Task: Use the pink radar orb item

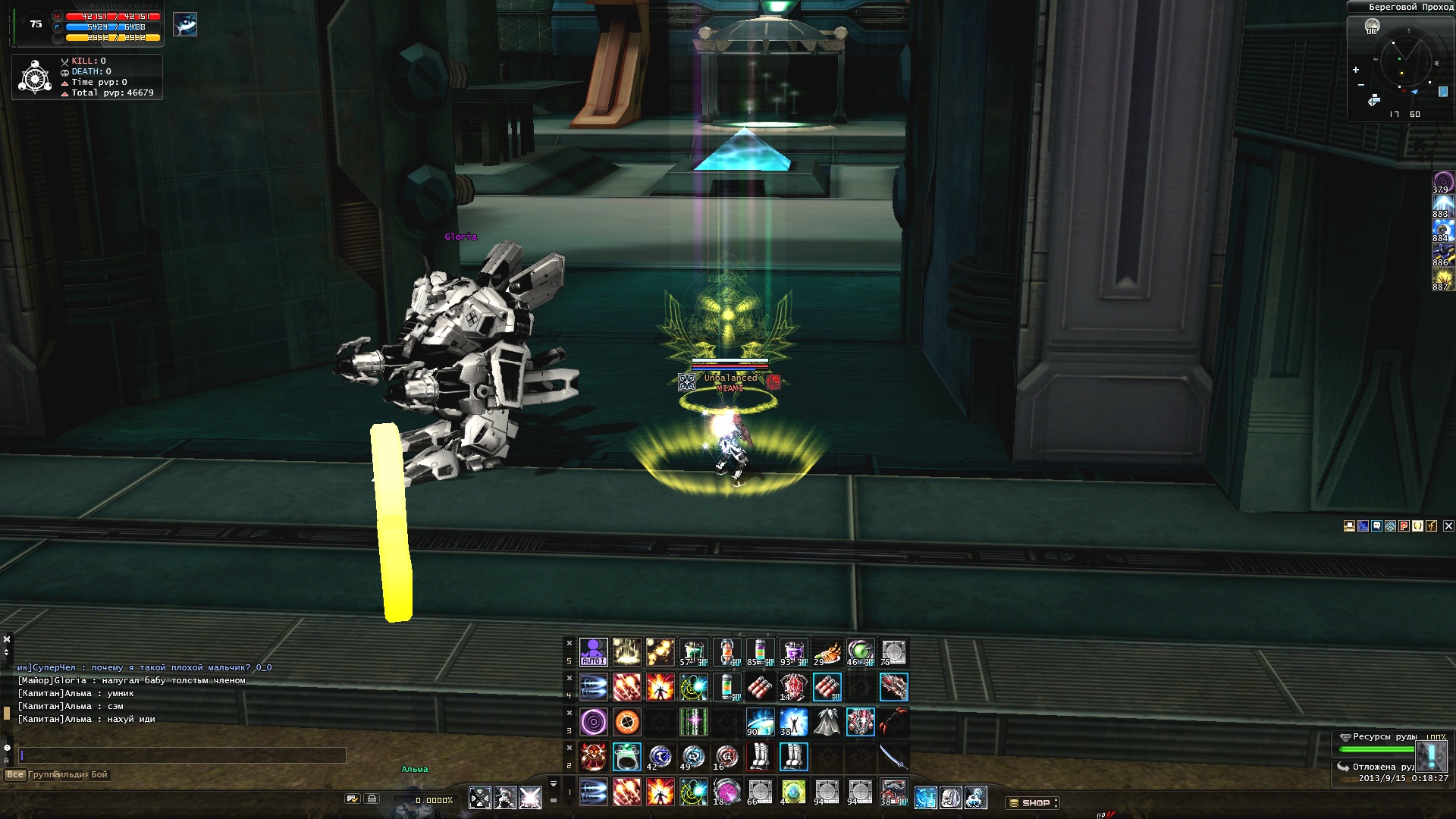Action: coord(726,792)
